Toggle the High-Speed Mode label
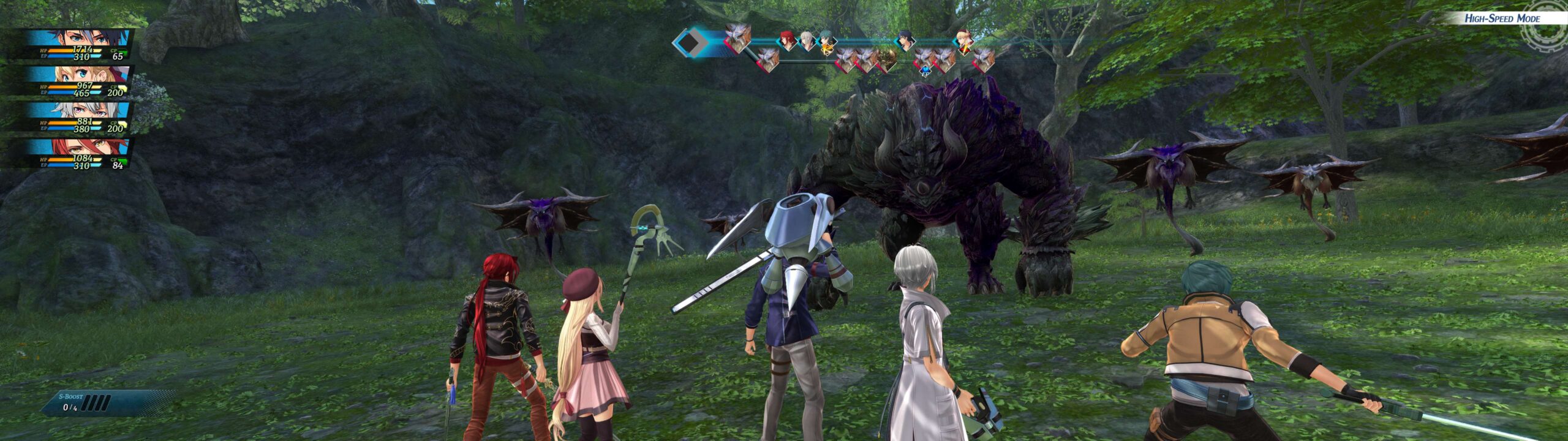The image size is (1568, 441). (x=1502, y=18)
